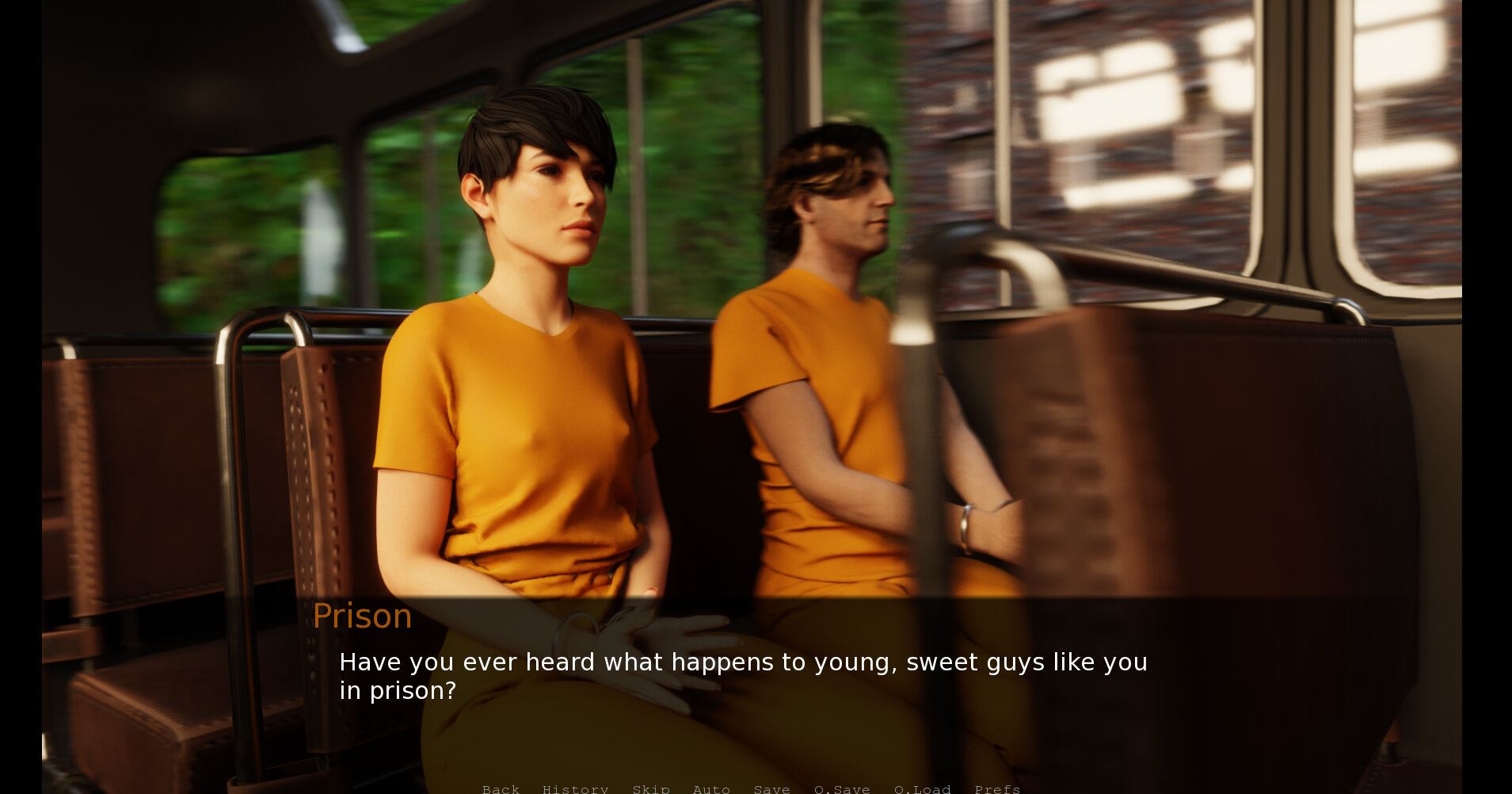This screenshot has height=794, width=1512.
Task: Toggle Auto-advance mode
Action: point(711,788)
